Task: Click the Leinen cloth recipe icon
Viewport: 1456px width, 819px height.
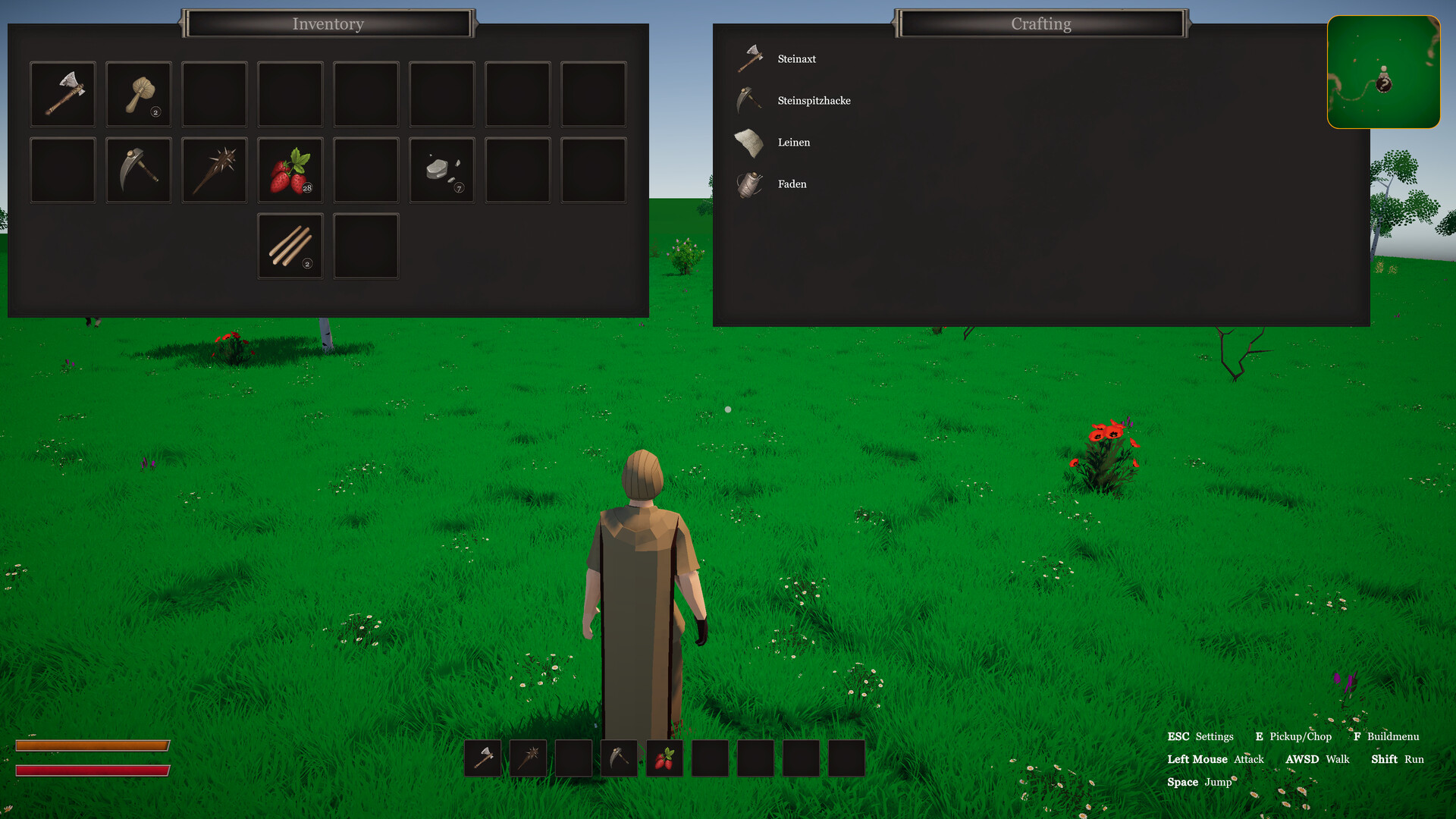Action: pos(750,142)
